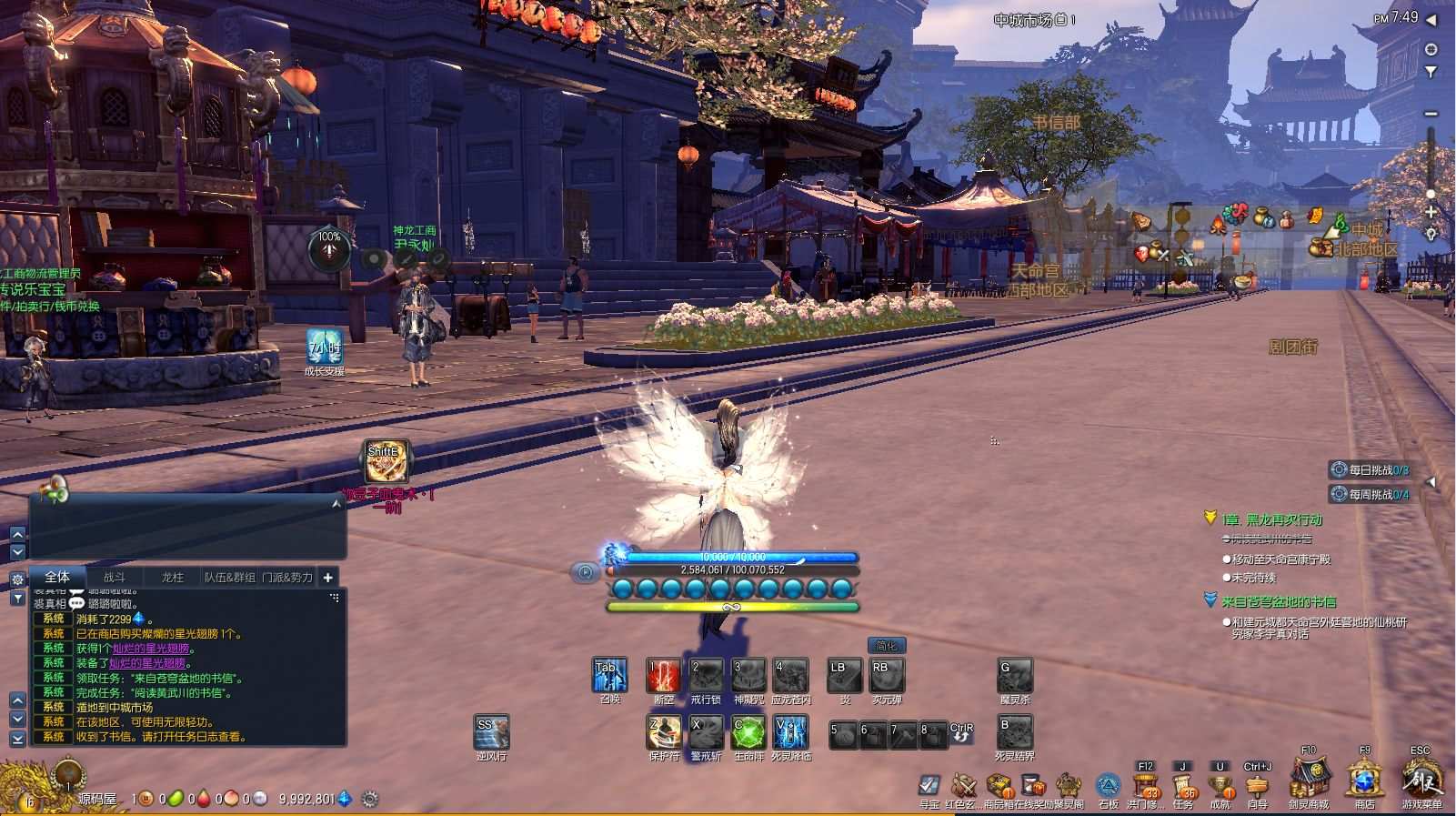Open the 门派&势力 chat tab

coord(287,577)
